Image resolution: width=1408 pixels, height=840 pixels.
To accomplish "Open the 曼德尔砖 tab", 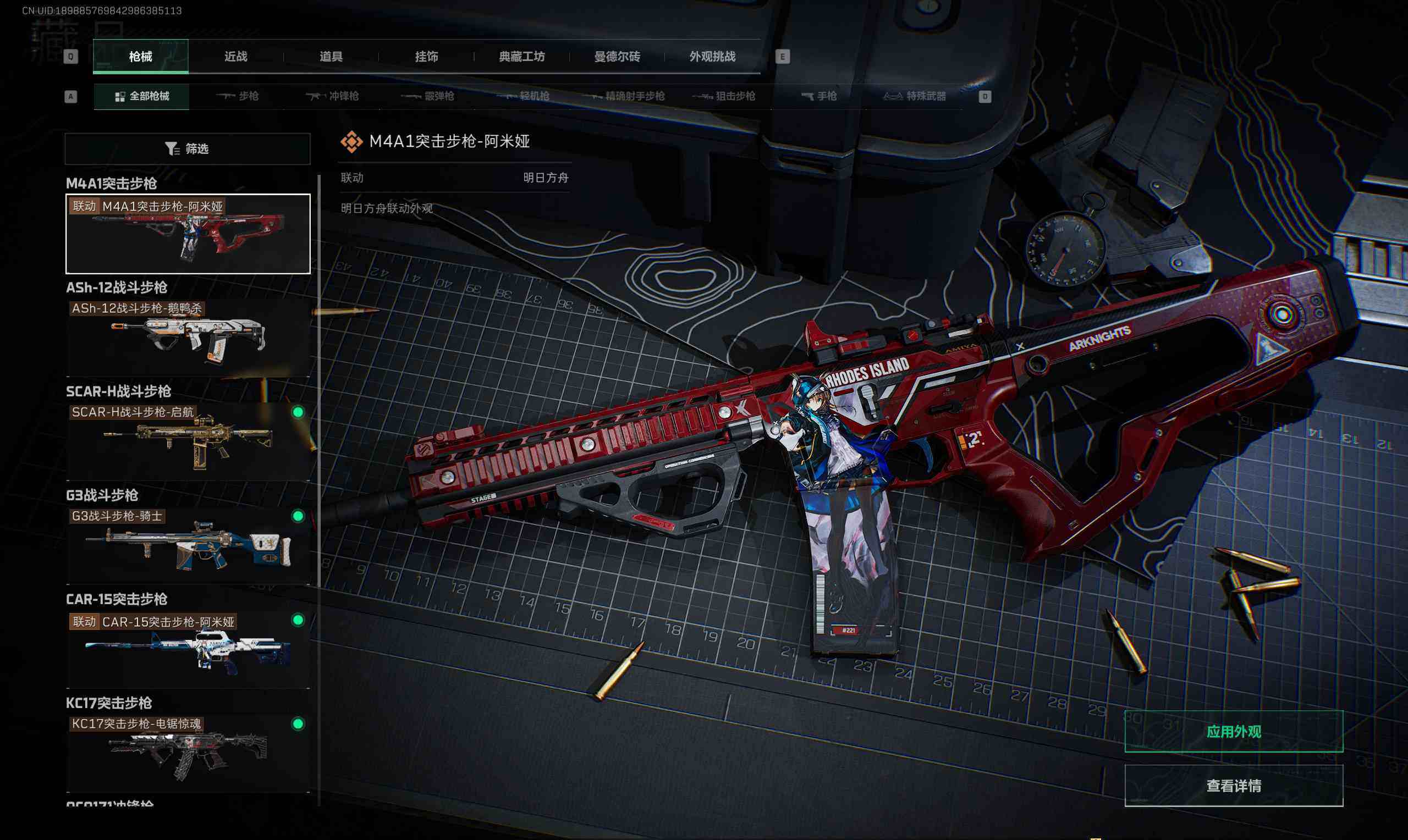I will coord(617,57).
